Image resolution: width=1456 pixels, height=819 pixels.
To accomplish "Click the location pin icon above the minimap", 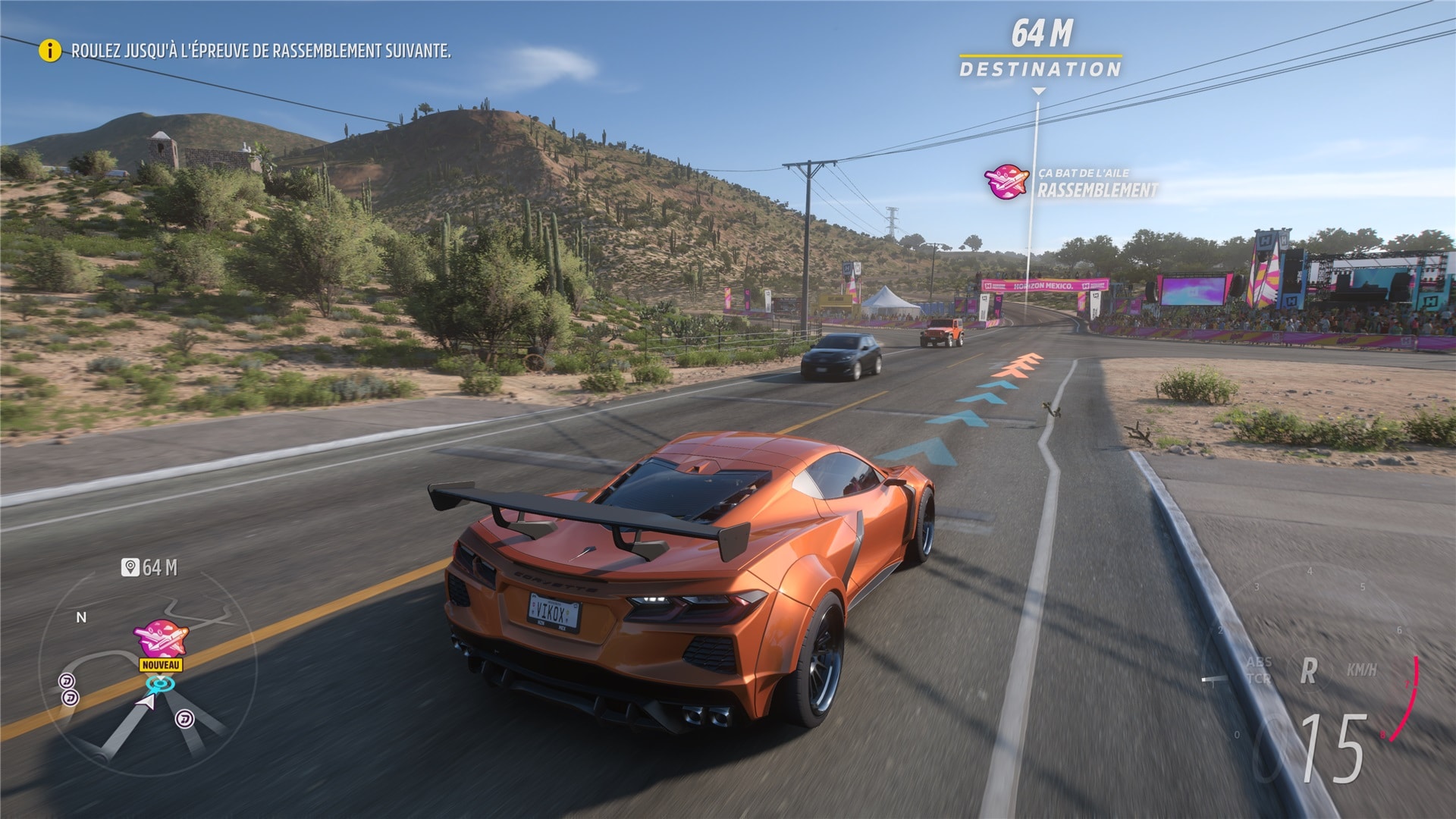I will coord(130,567).
